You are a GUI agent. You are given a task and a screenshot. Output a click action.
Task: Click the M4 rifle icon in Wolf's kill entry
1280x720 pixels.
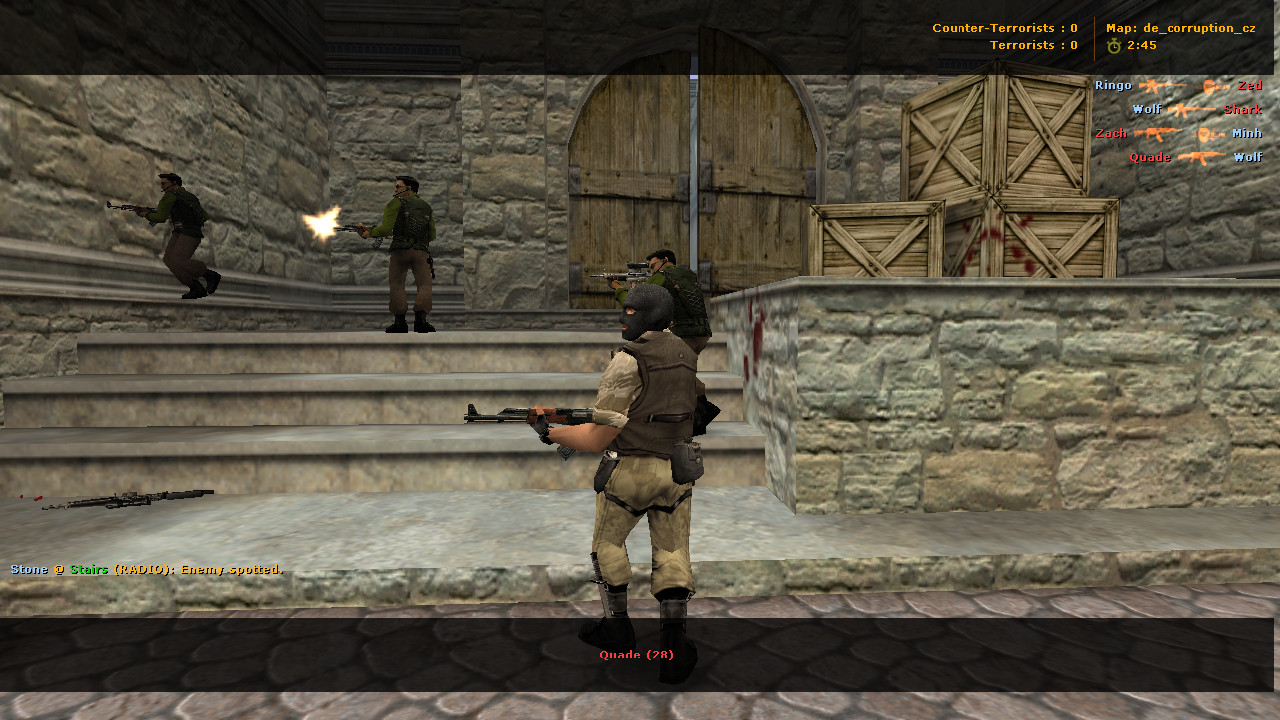[x=1190, y=109]
